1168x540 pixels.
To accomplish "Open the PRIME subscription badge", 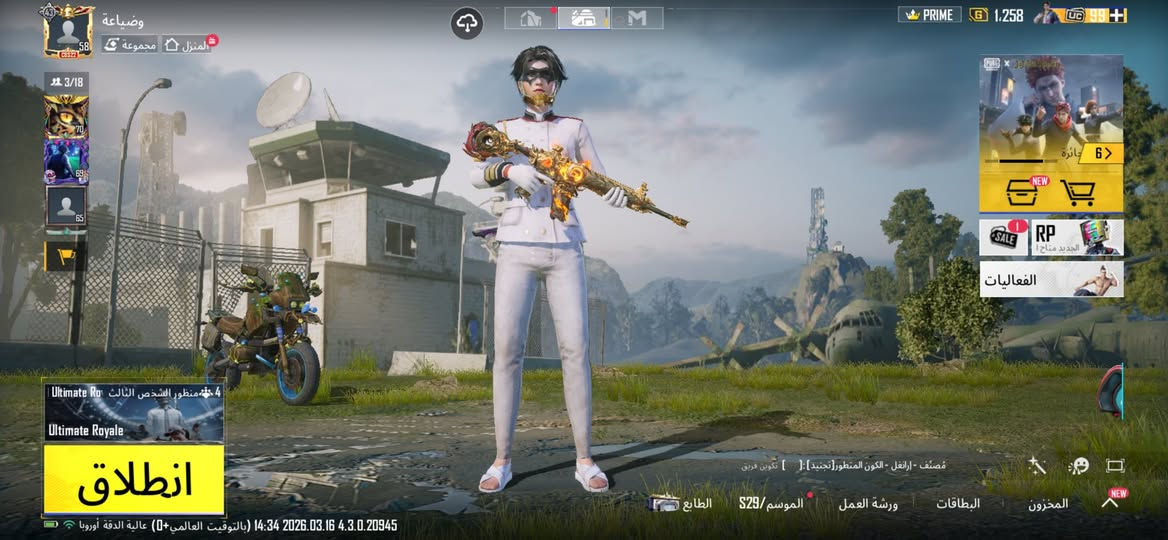I will [929, 15].
